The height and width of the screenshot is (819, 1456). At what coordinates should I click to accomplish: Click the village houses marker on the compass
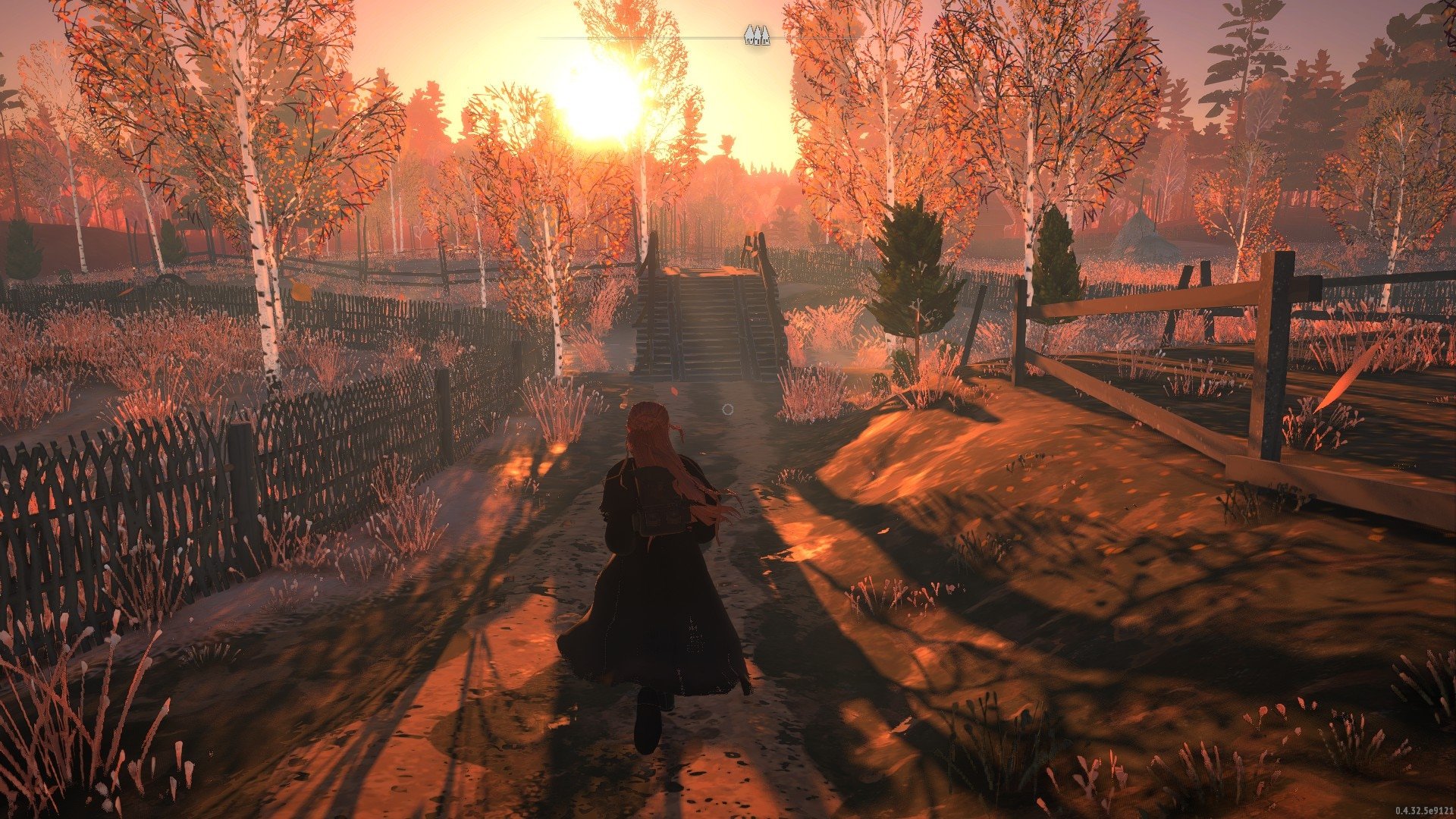coord(756,34)
